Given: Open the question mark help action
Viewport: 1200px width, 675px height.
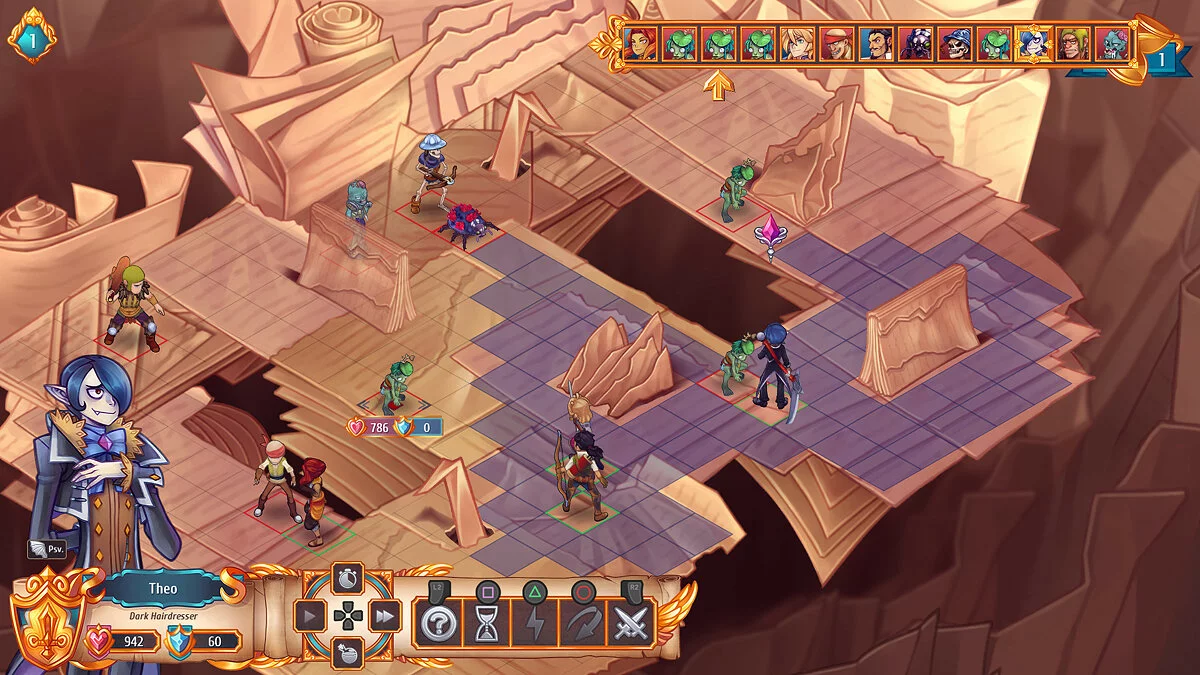Looking at the screenshot, I should [x=437, y=624].
